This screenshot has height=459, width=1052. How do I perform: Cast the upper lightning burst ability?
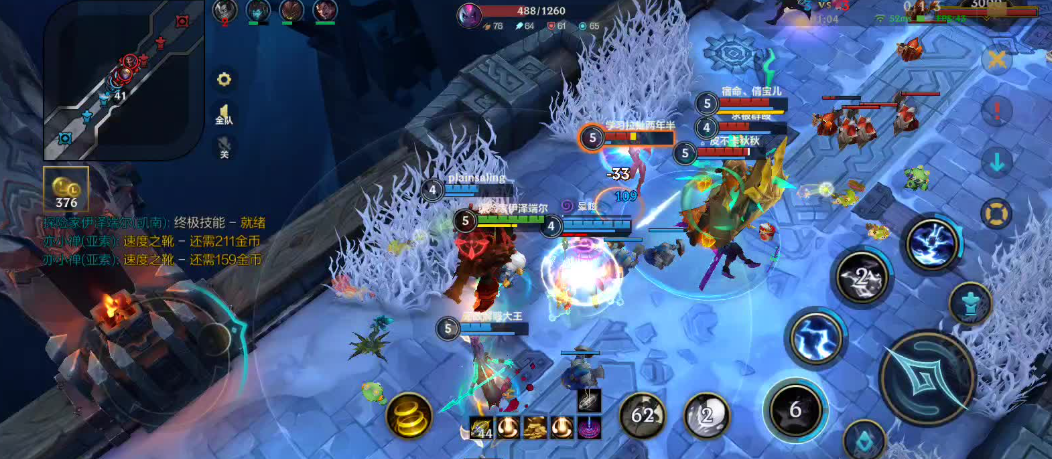tap(932, 243)
